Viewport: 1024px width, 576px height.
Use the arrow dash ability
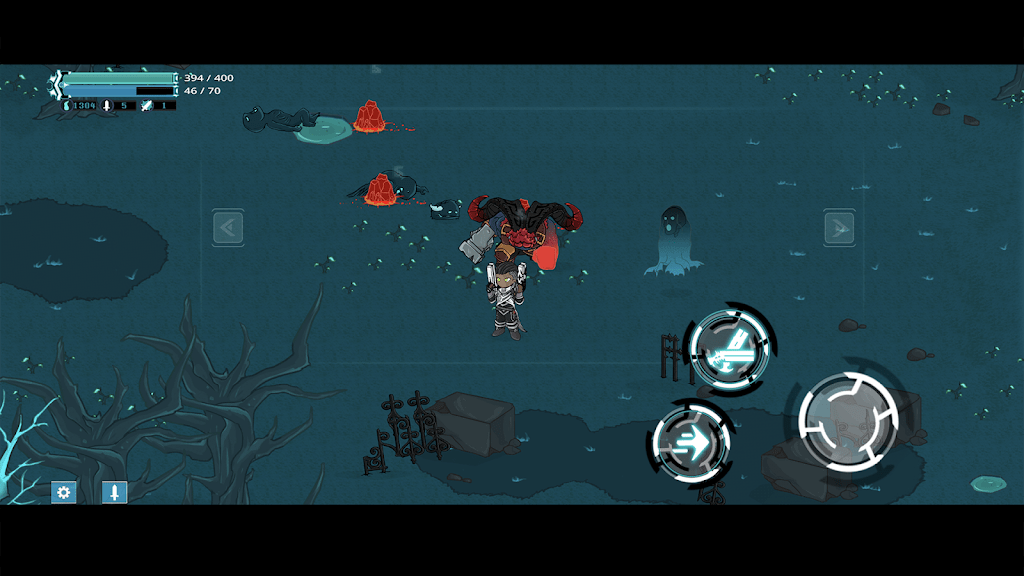tap(692, 441)
